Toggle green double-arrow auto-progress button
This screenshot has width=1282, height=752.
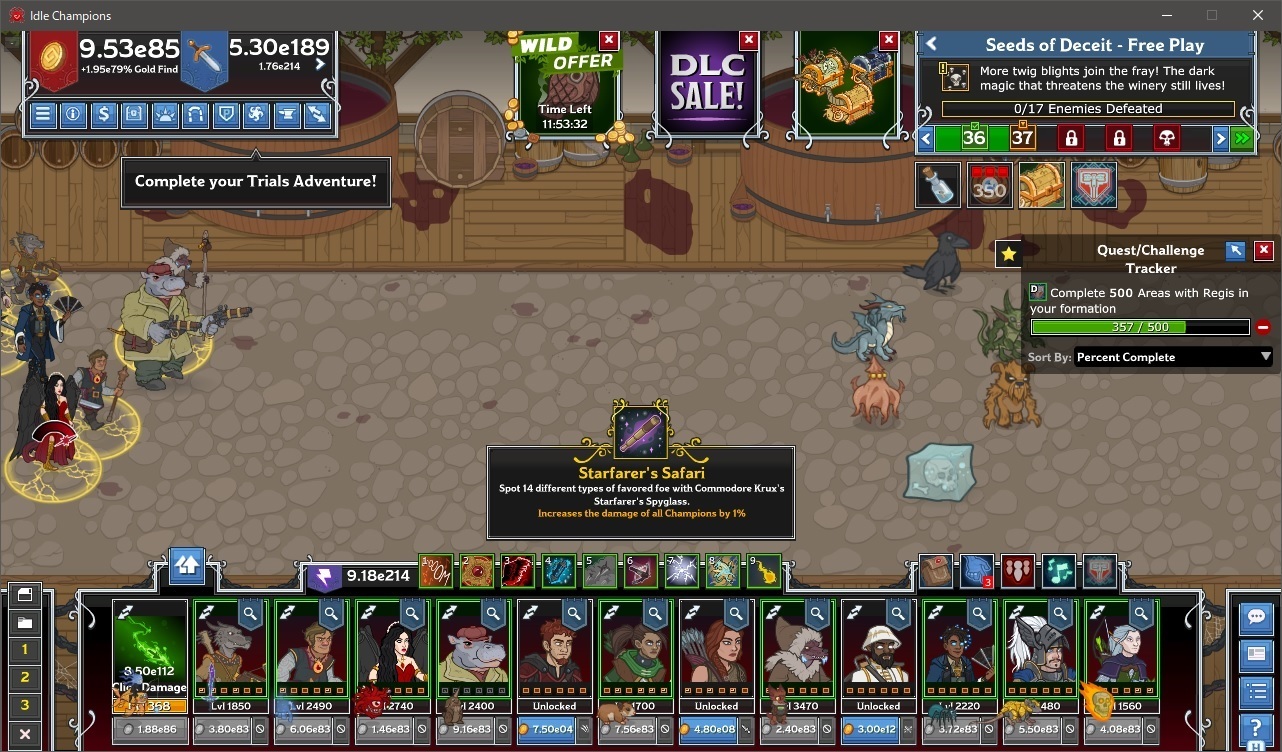coord(1243,138)
